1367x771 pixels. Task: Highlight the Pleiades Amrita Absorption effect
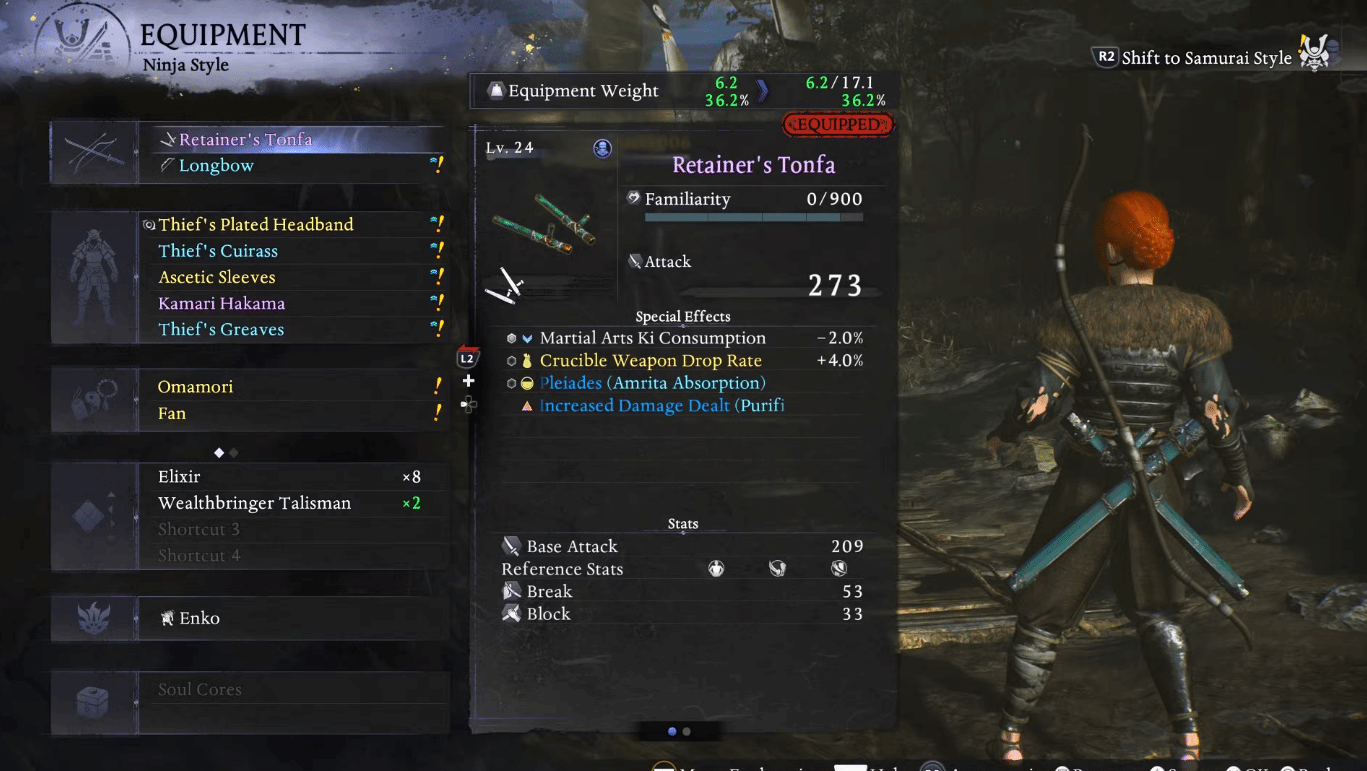(x=652, y=383)
